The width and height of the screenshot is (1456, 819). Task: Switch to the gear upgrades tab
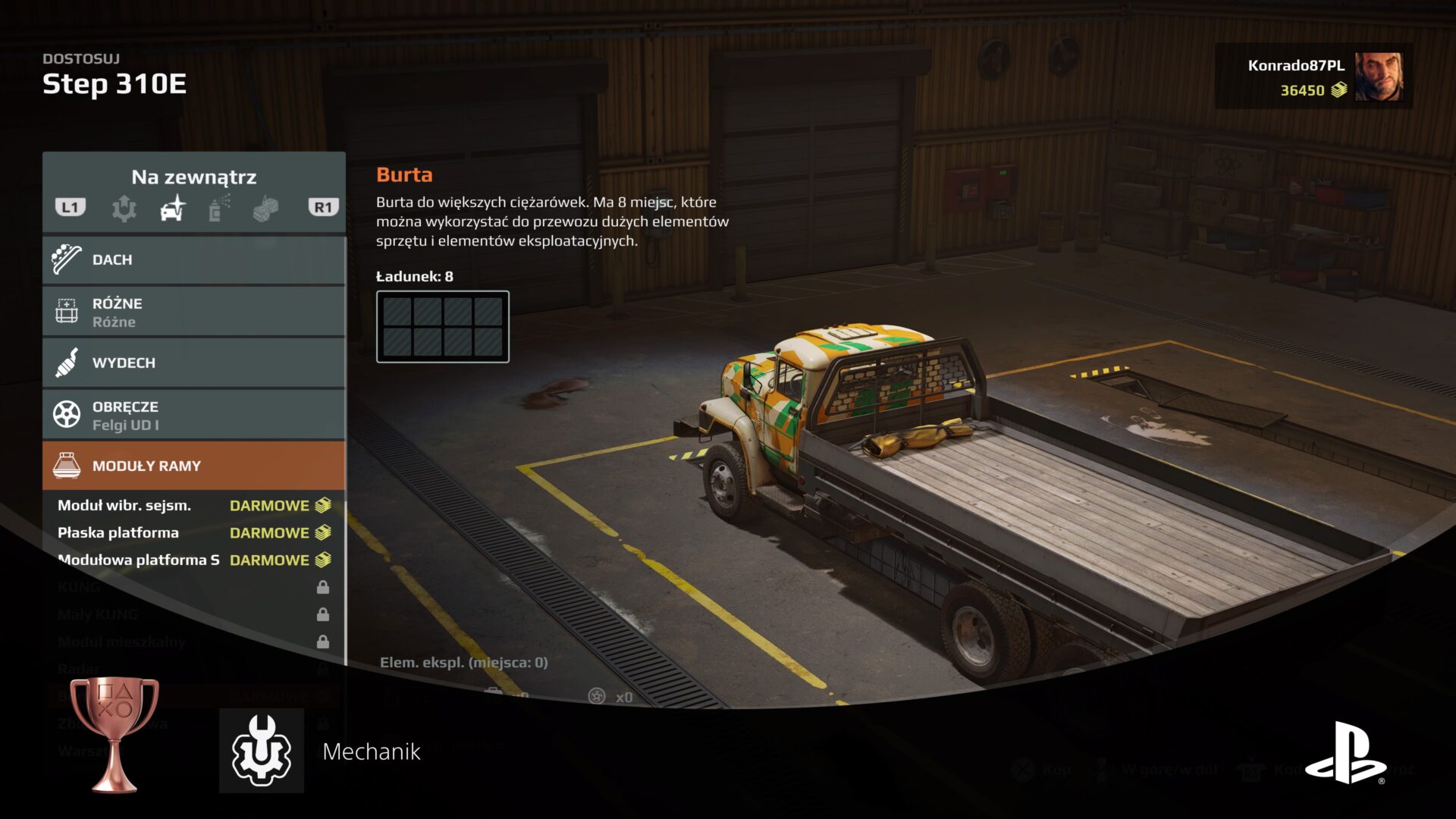tap(124, 208)
